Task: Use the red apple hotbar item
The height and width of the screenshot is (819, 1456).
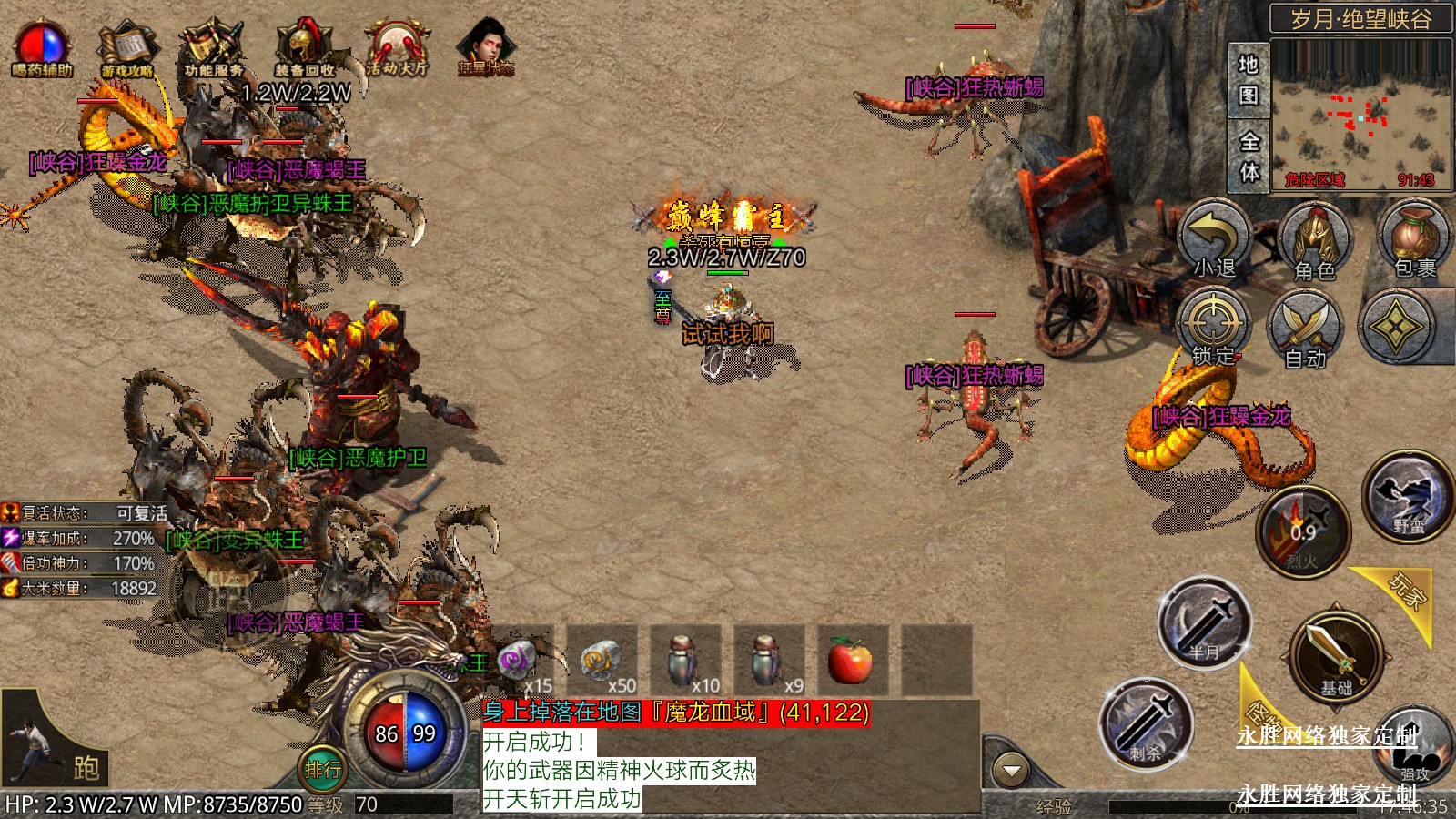Action: coord(851,660)
